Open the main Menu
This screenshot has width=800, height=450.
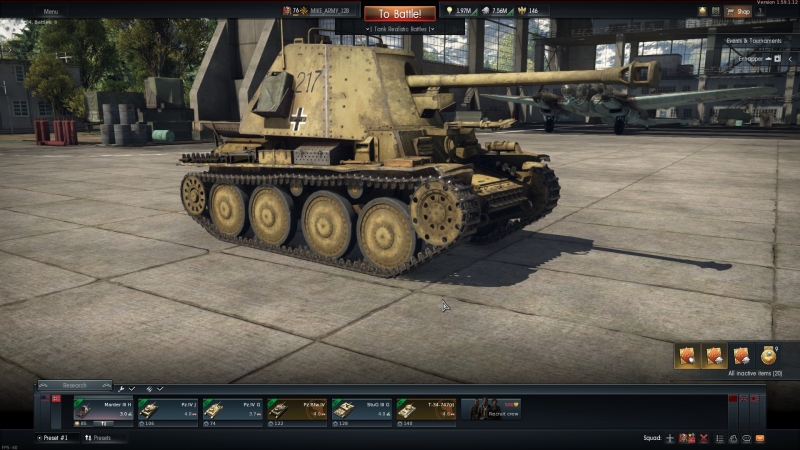click(50, 11)
